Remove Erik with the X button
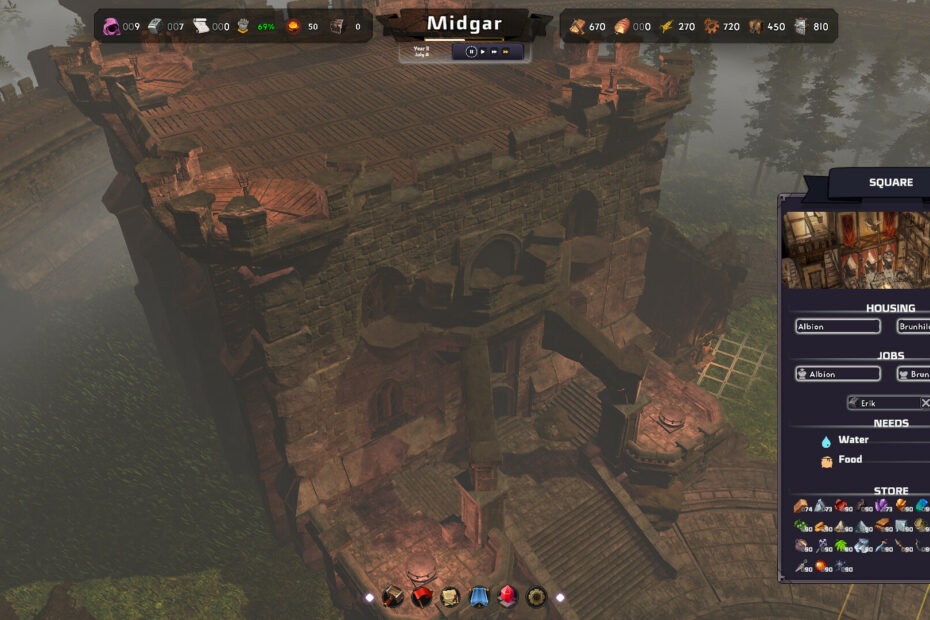This screenshot has width=930, height=620. 925,402
